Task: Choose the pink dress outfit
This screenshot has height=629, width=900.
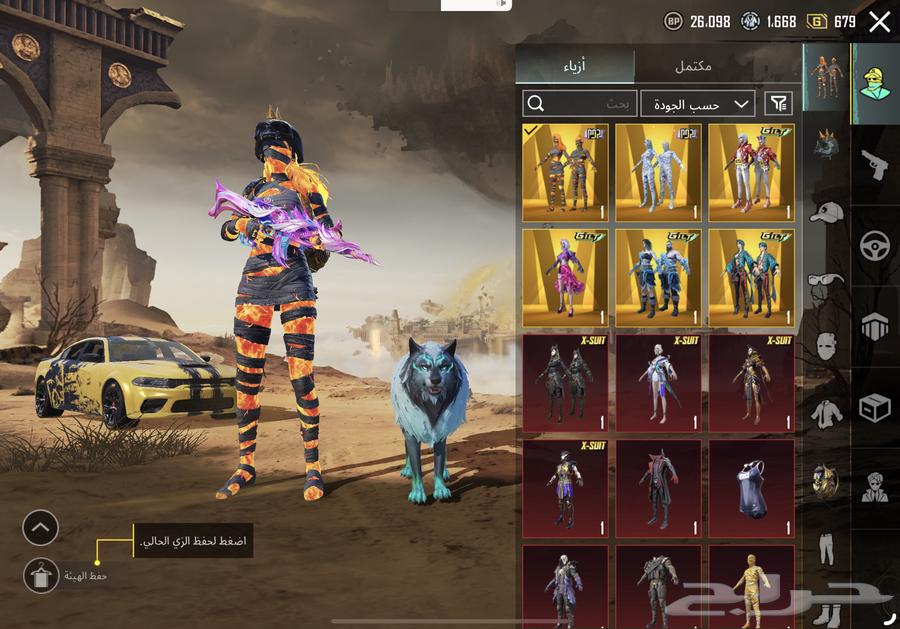Action: pos(565,277)
